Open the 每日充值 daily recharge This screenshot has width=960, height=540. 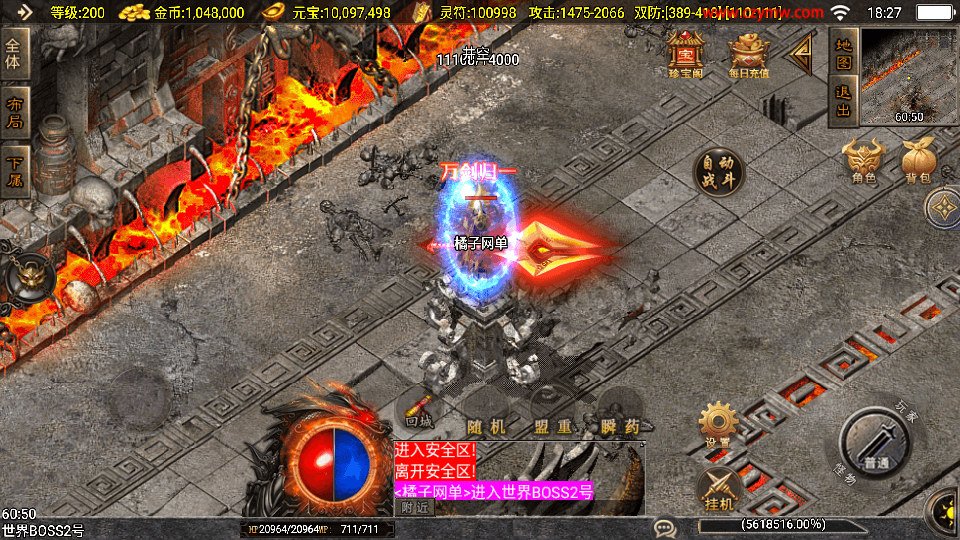tap(748, 54)
